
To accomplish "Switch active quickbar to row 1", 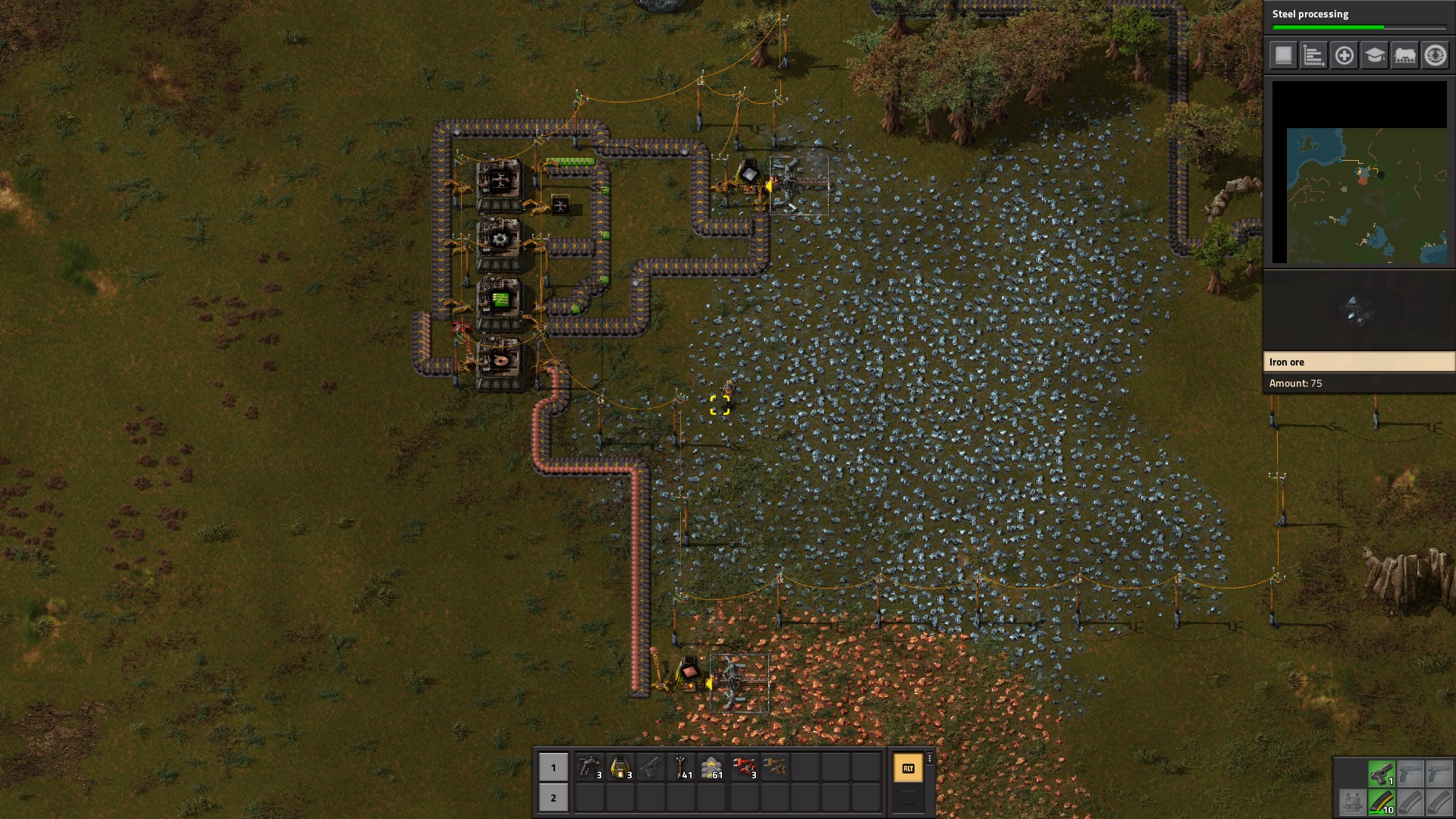I will click(x=552, y=767).
